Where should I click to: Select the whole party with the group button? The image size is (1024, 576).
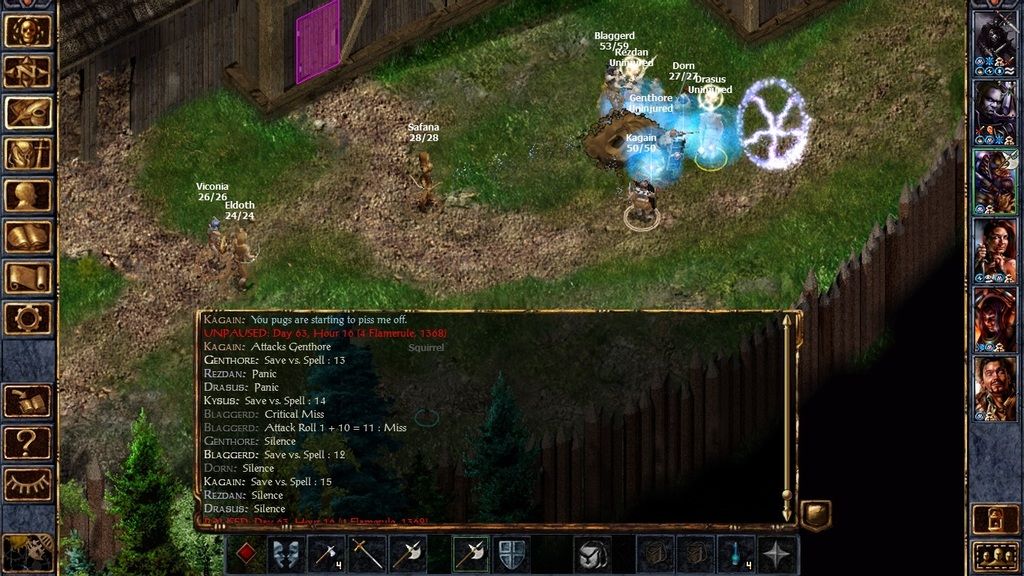[x=995, y=553]
